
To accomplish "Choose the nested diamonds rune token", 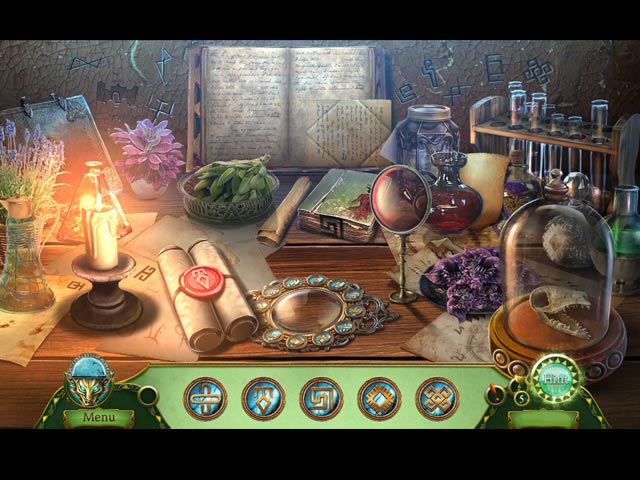I will point(379,399).
